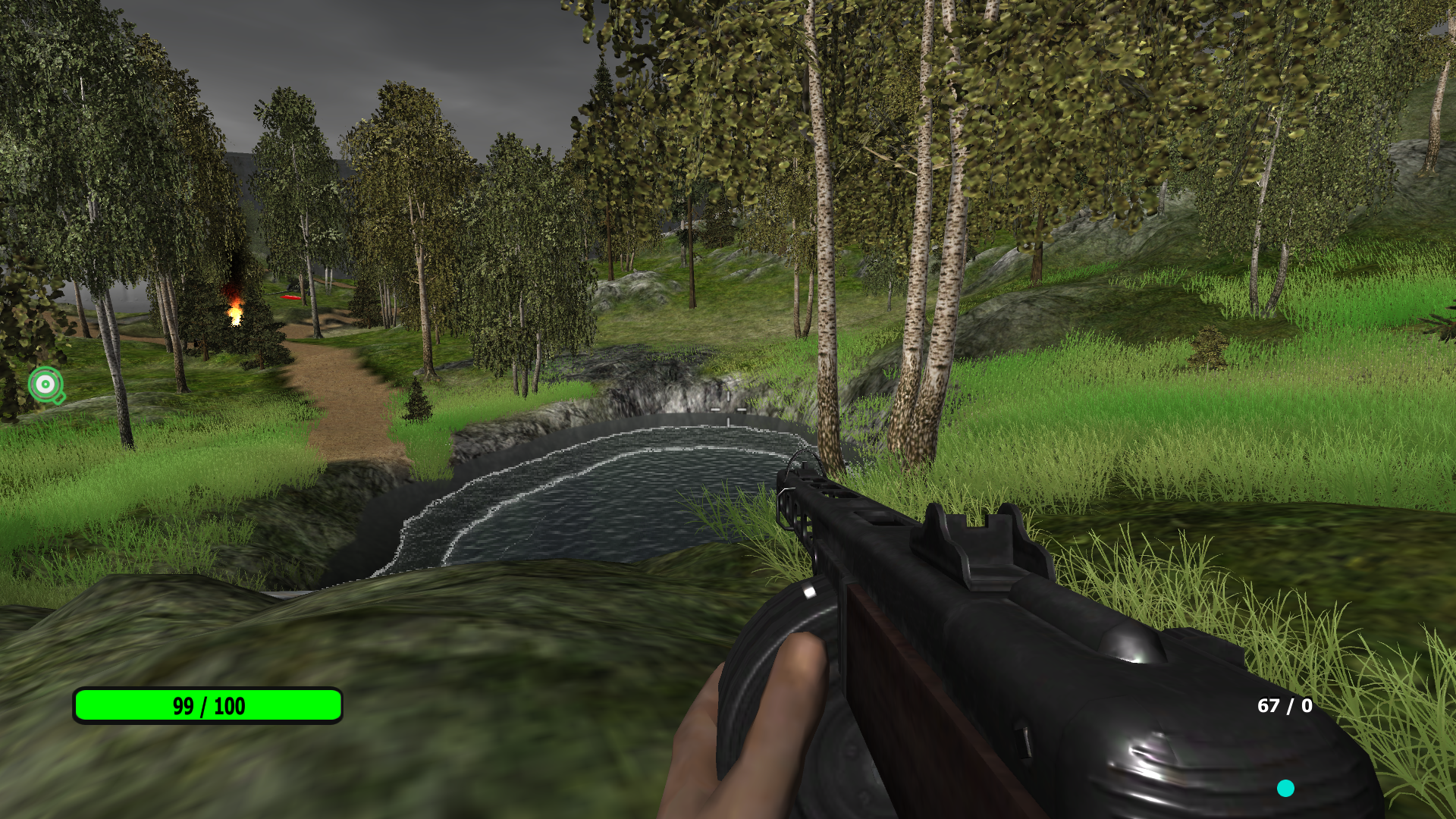Click the health bar showing 99 / 100
This screenshot has width=1456, height=819.
(x=207, y=706)
